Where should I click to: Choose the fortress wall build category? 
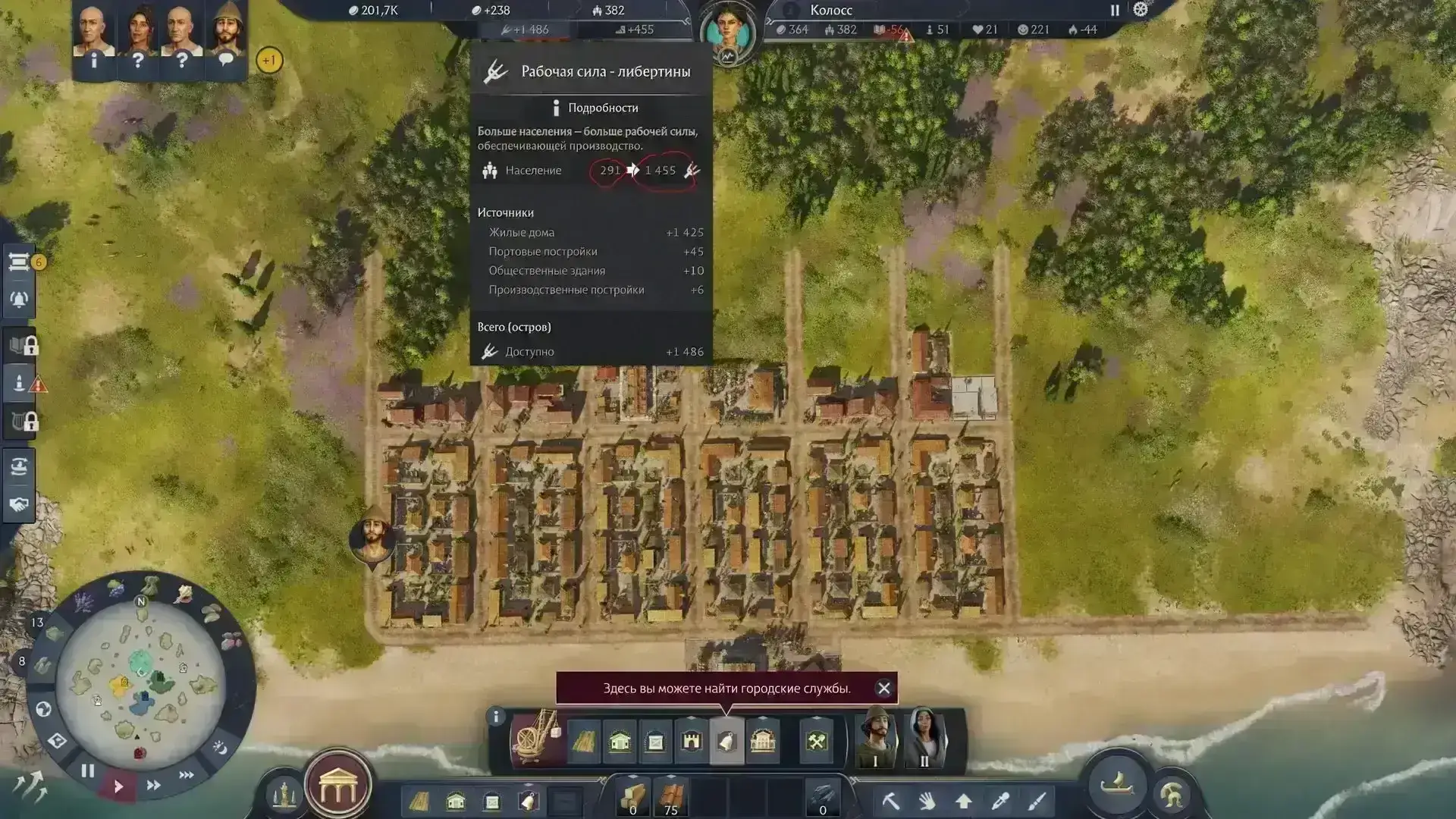[x=691, y=741]
